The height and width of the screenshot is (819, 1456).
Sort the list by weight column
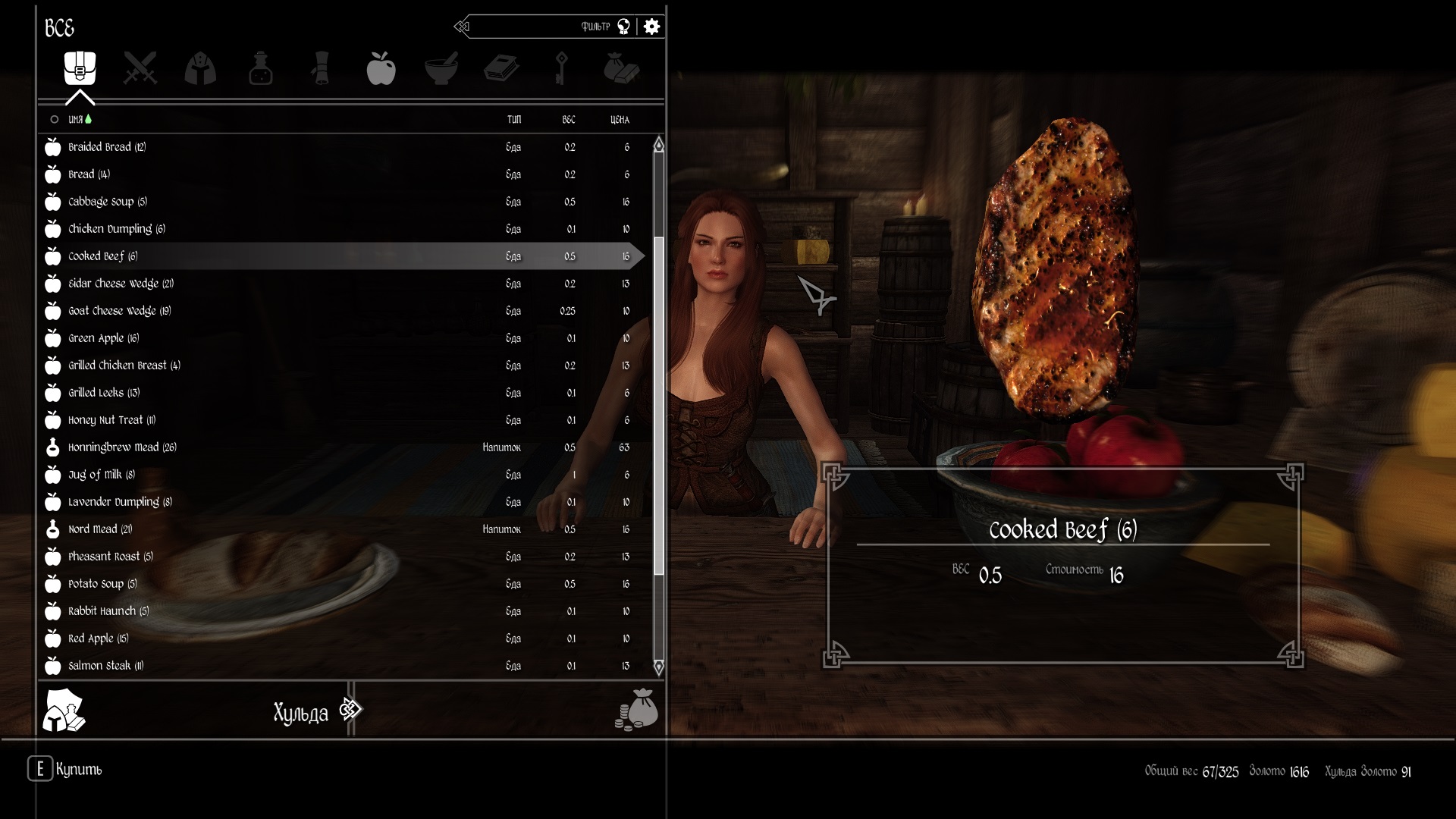click(x=569, y=120)
